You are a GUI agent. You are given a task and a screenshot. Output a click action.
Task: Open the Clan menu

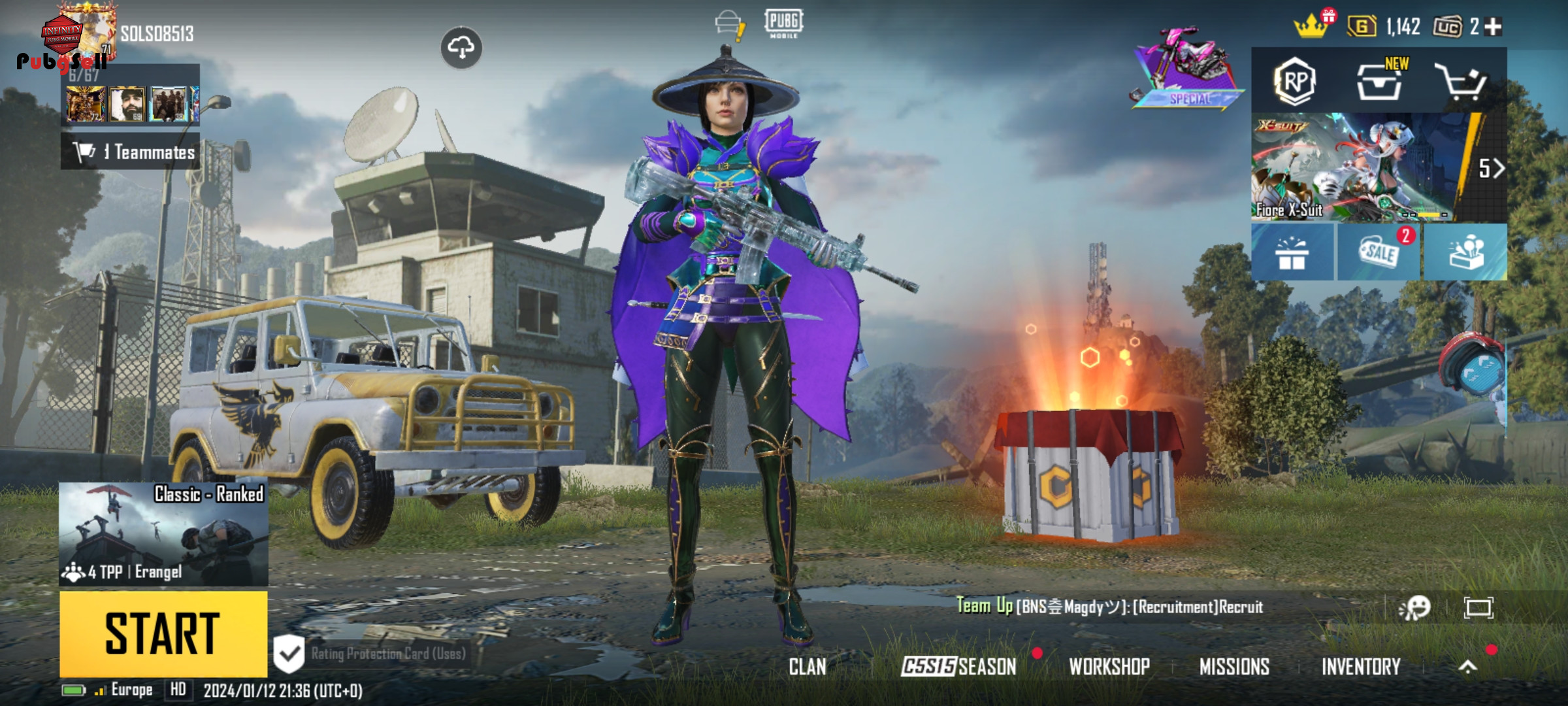[807, 667]
